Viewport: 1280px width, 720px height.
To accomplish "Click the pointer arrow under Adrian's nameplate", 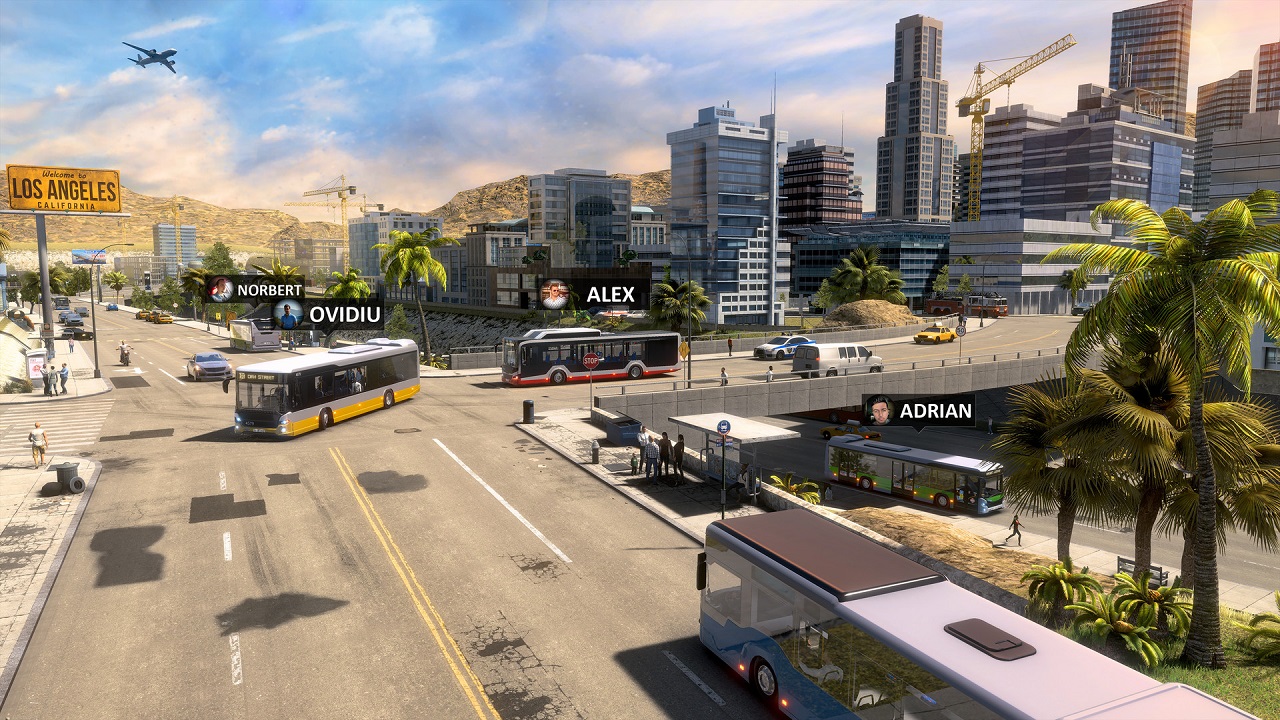I will click(920, 430).
